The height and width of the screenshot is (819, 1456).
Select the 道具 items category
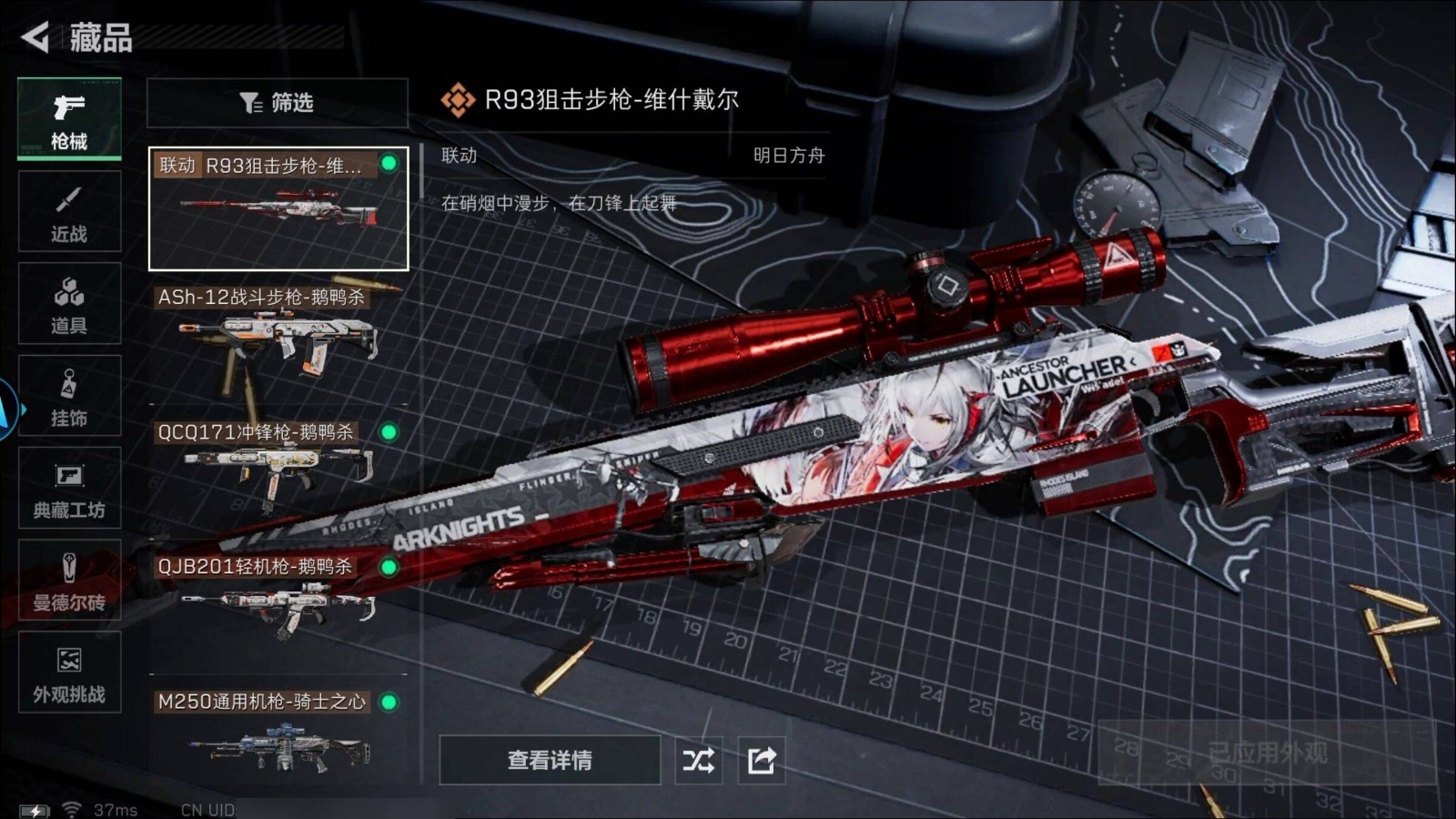(69, 304)
